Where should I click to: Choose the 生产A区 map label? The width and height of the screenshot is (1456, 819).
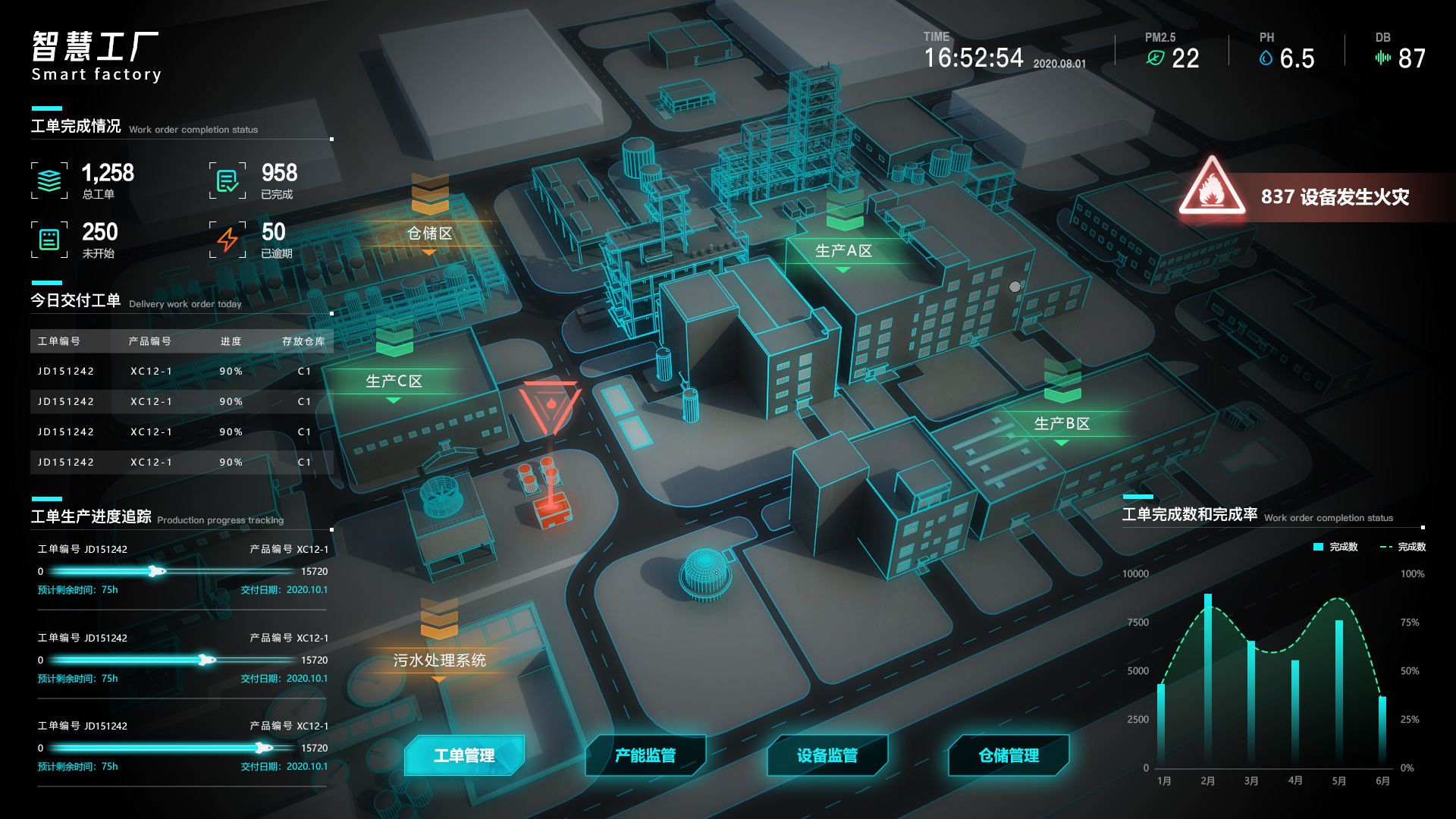coord(843,250)
